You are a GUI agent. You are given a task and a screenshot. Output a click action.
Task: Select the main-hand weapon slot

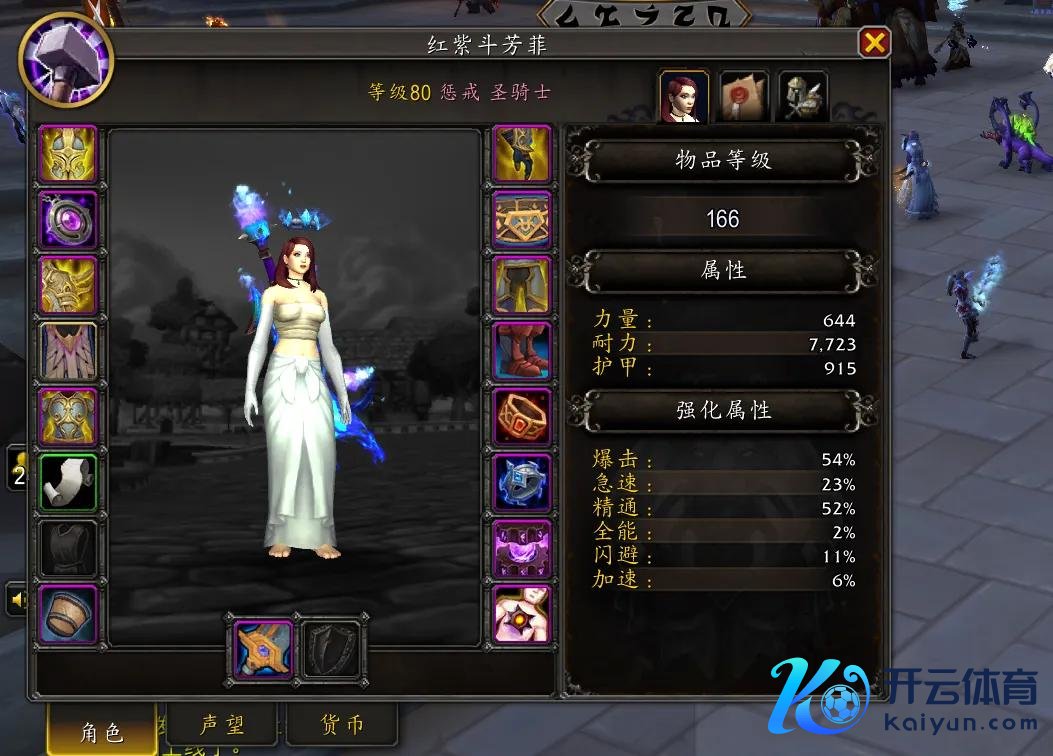[264, 650]
